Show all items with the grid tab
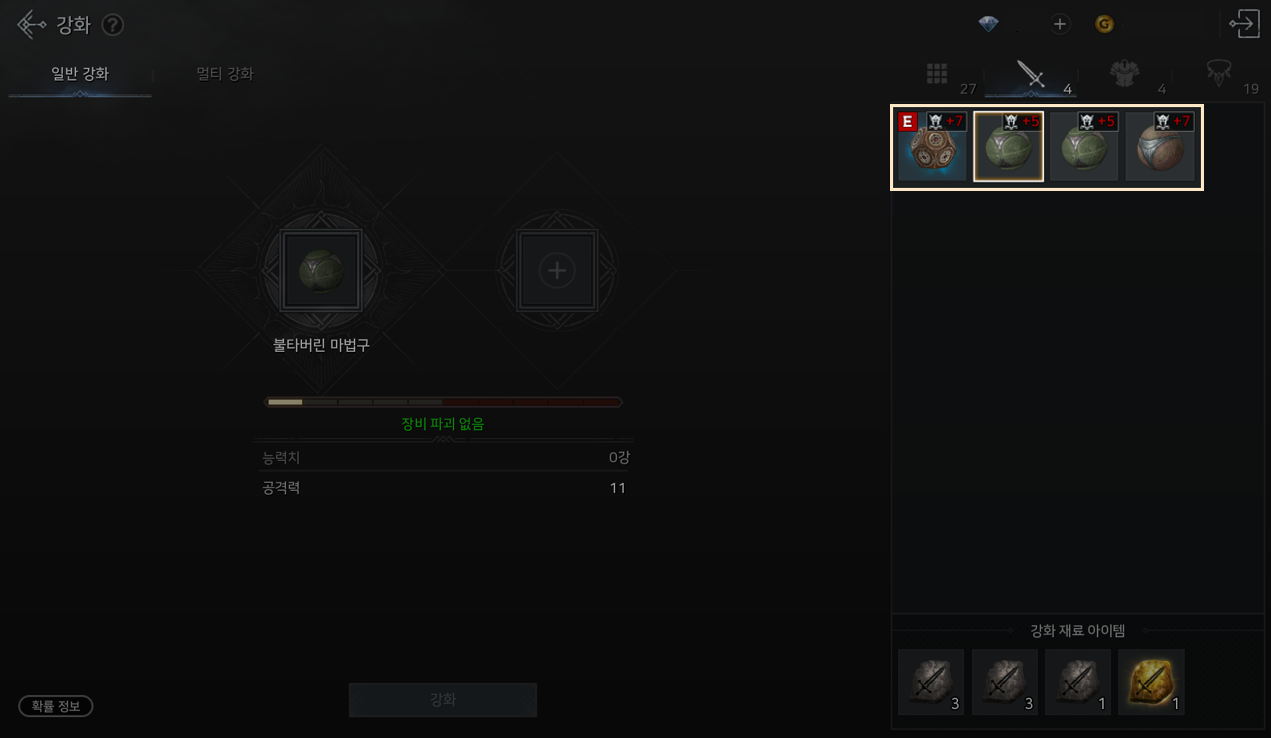 [937, 73]
